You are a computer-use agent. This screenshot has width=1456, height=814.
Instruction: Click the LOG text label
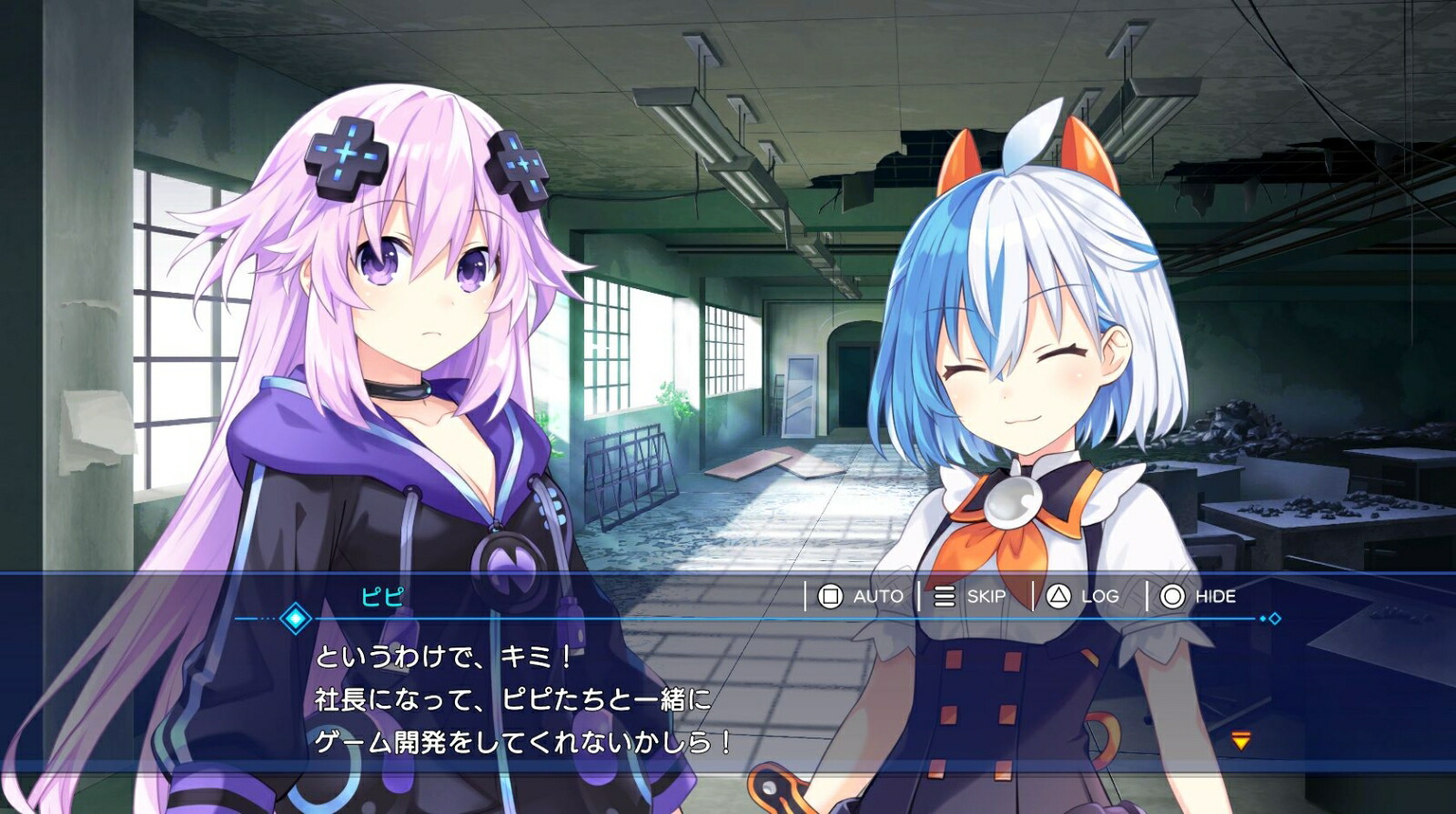click(x=1102, y=597)
